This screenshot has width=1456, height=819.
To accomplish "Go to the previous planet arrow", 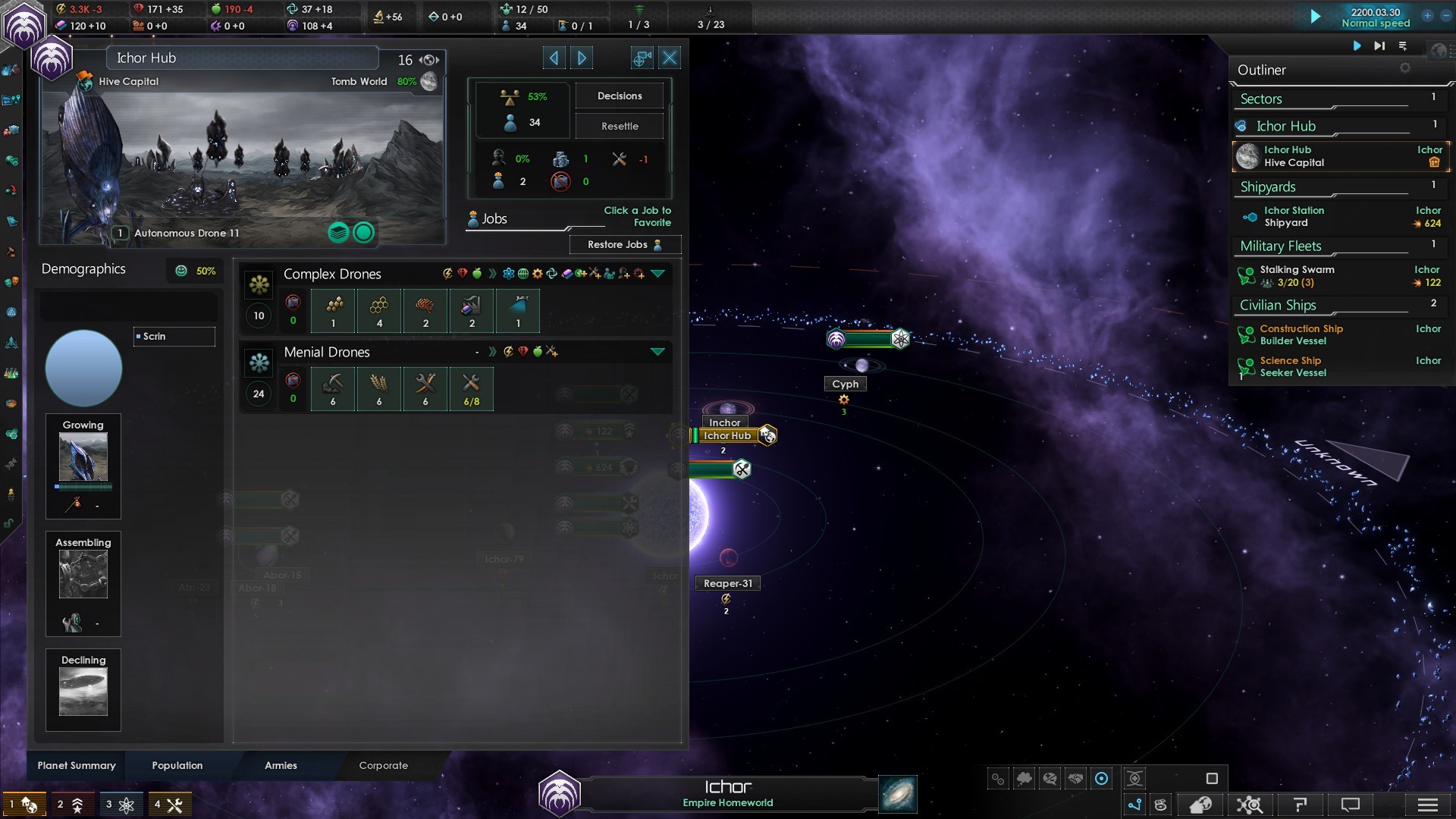I will coord(554,58).
